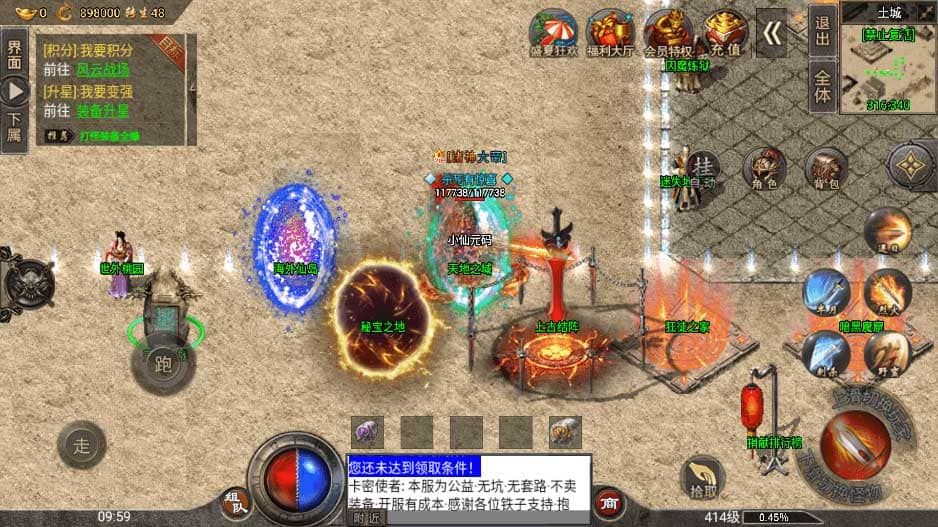
Task: Open the 充值 recharge shop
Action: [724, 31]
